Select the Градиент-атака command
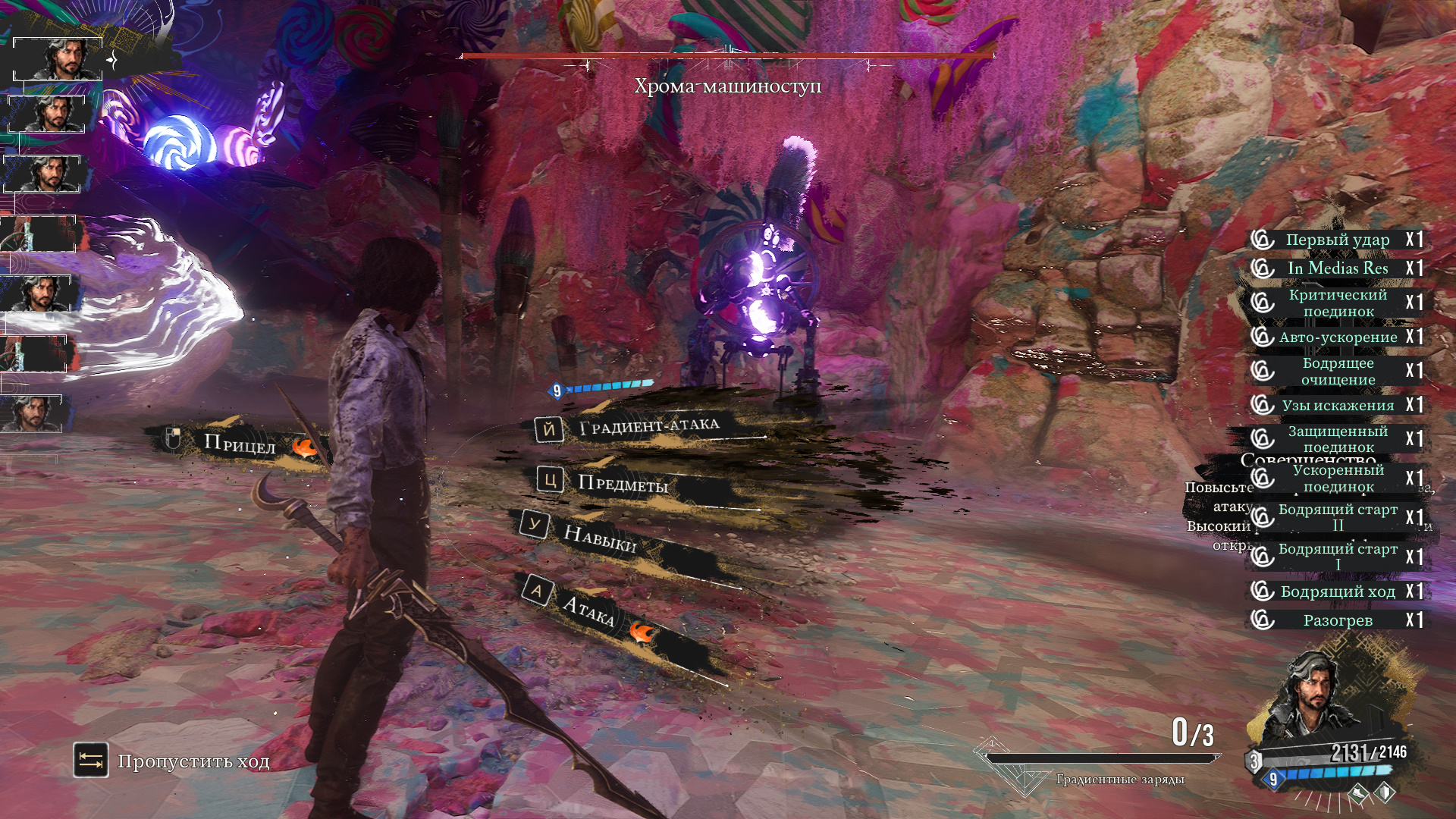The image size is (1456, 819). point(648,426)
